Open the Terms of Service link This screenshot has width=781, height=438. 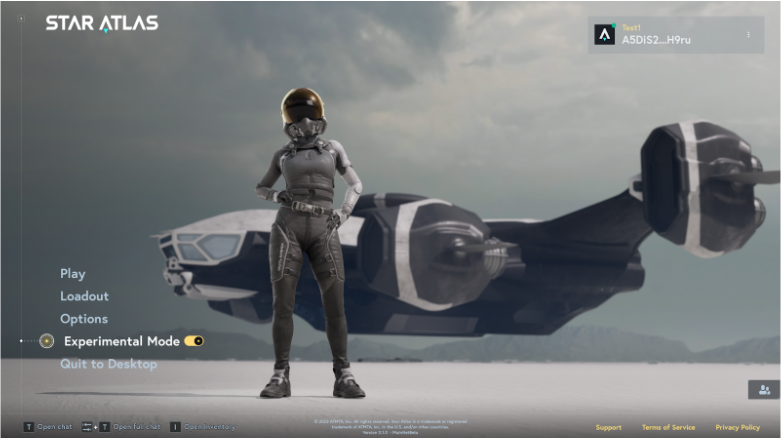668,427
